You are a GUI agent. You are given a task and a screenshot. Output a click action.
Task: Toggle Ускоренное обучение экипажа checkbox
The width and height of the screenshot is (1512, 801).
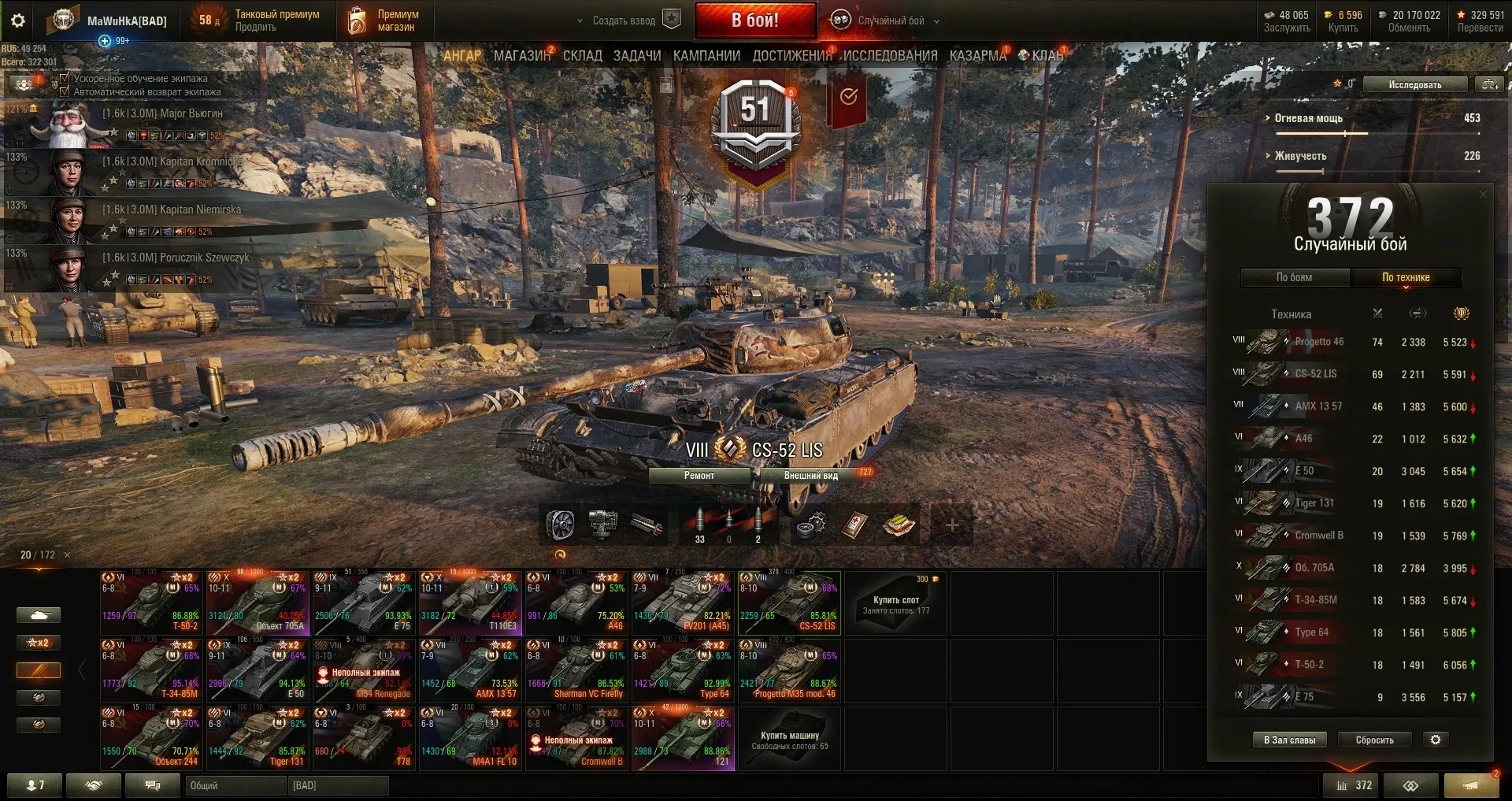(x=65, y=79)
